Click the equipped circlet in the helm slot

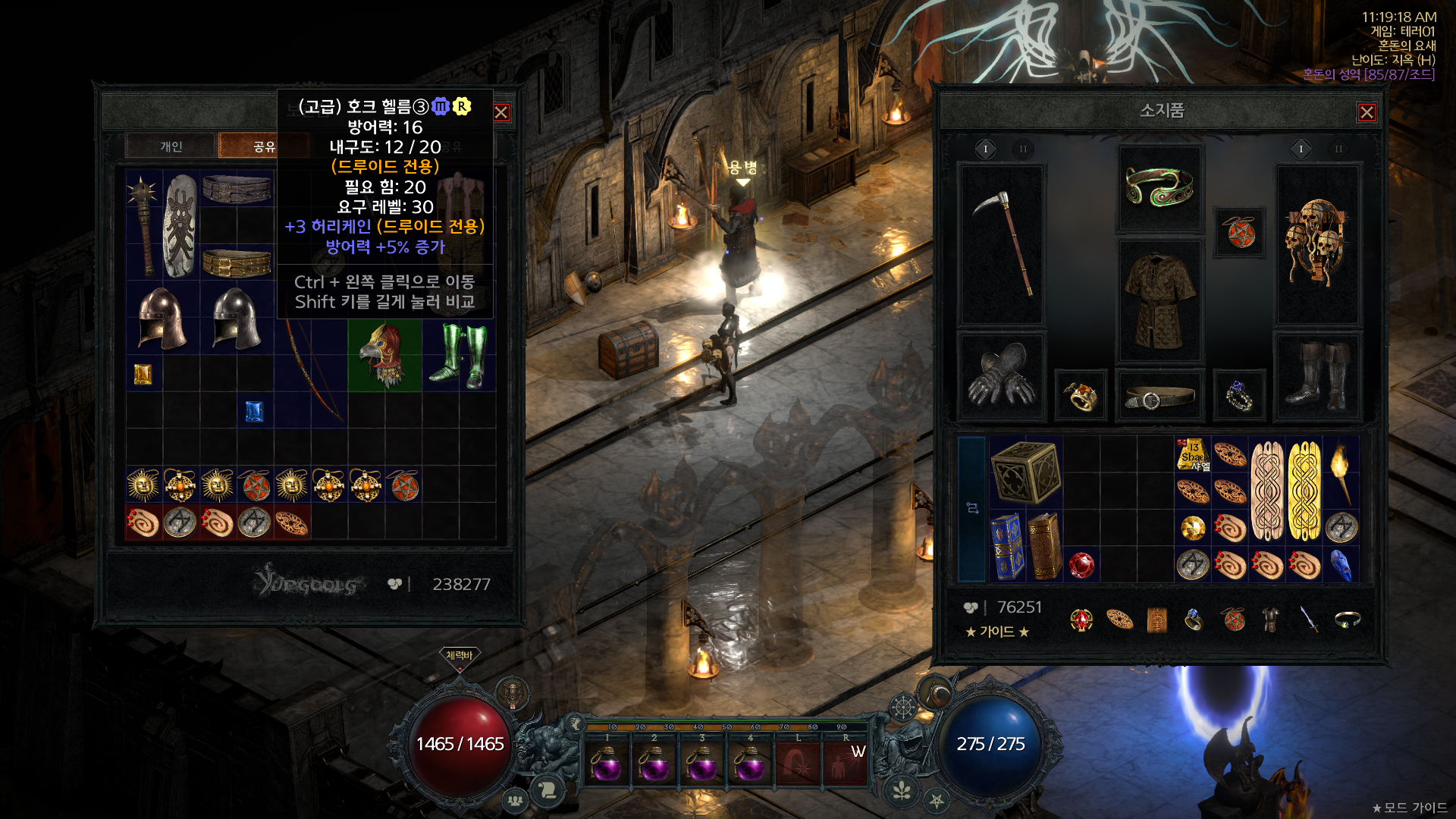click(x=1159, y=187)
